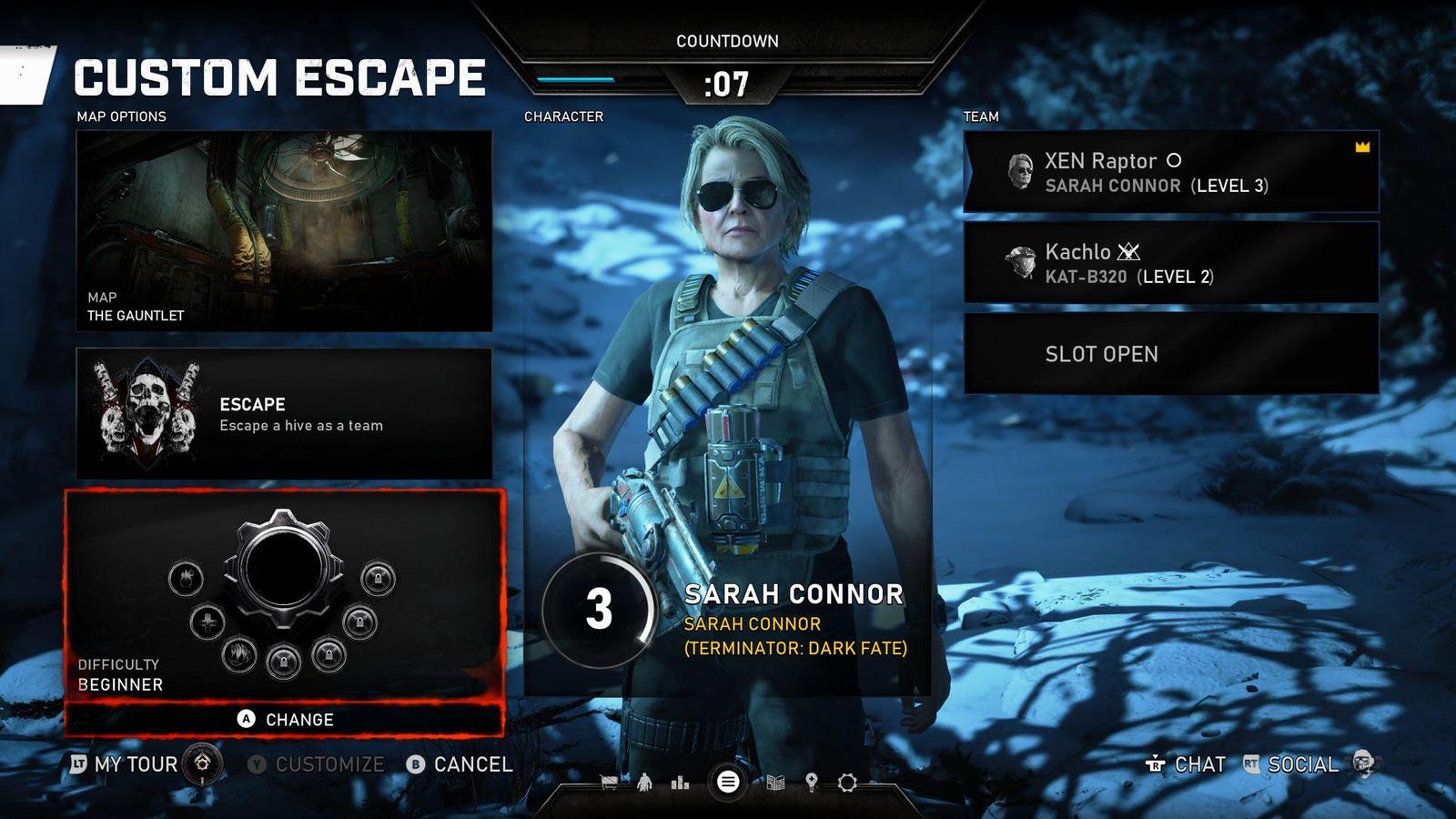Show the stats bar chart icon
The width and height of the screenshot is (1456, 819).
point(680,782)
